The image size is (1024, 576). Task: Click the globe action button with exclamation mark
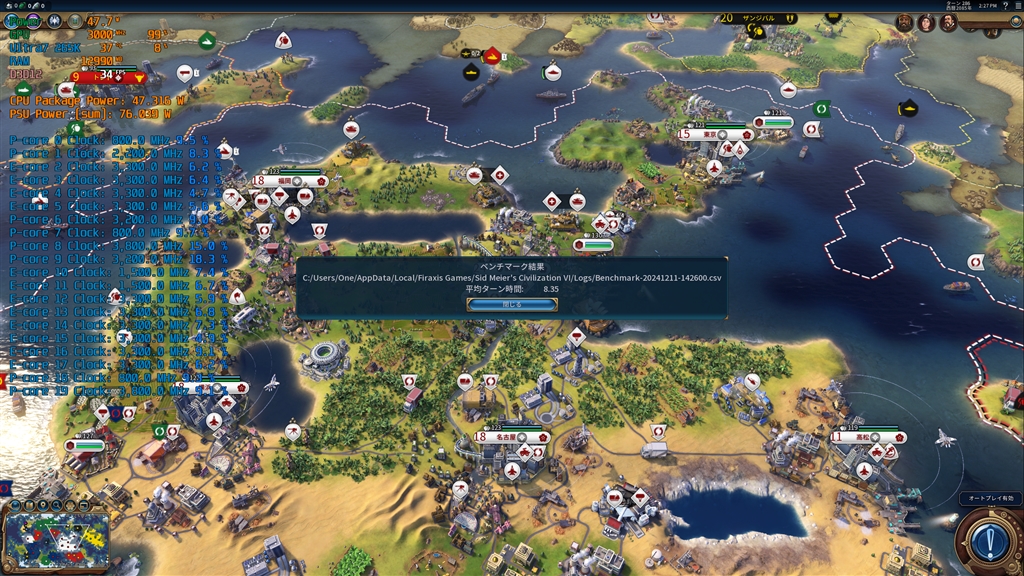[x=988, y=543]
